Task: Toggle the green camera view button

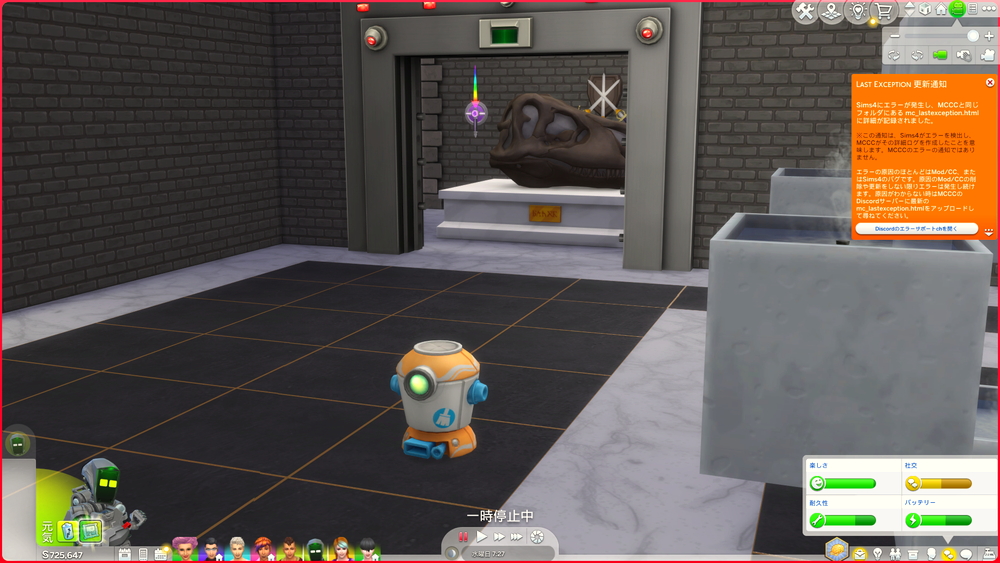Action: 939,54
